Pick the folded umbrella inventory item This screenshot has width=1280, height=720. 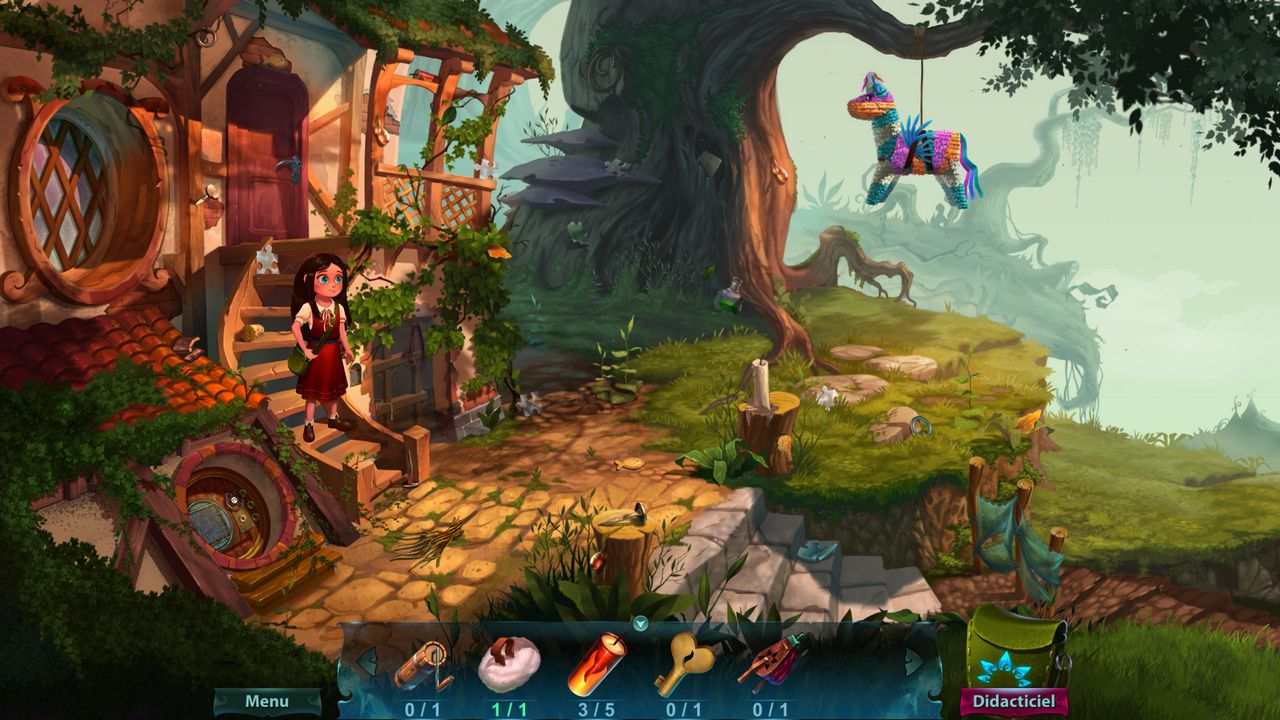(x=771, y=661)
